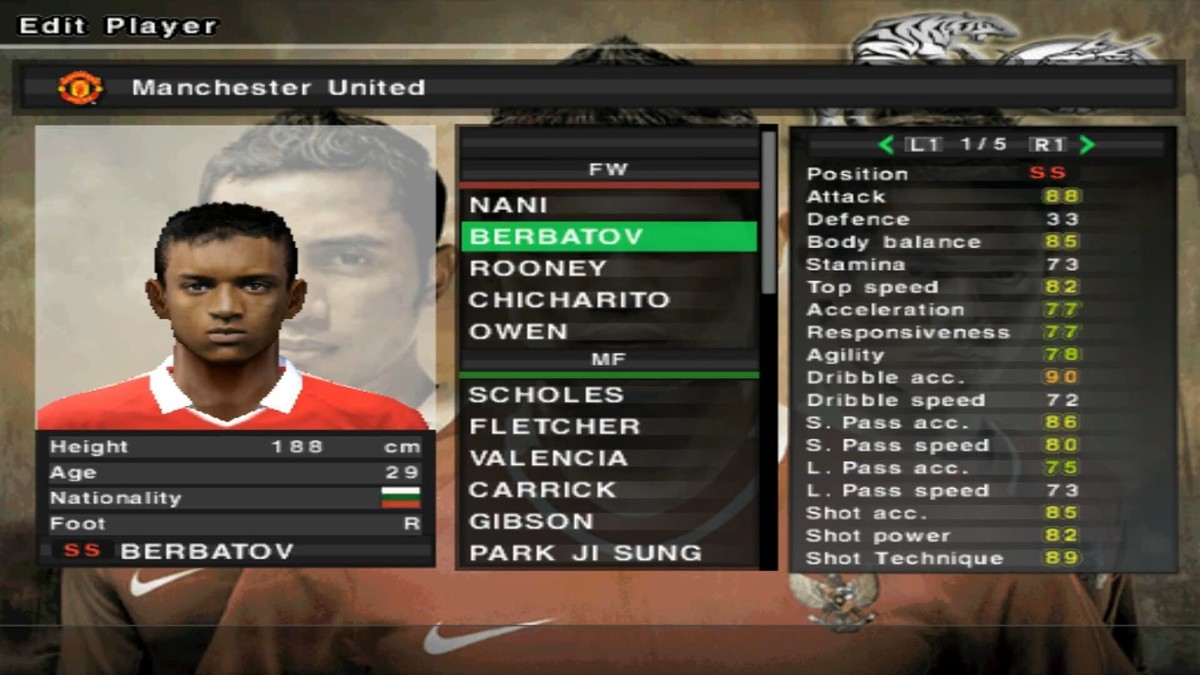Click the green right arrow for next stats page
Image resolution: width=1200 pixels, height=675 pixels.
pos(1088,145)
